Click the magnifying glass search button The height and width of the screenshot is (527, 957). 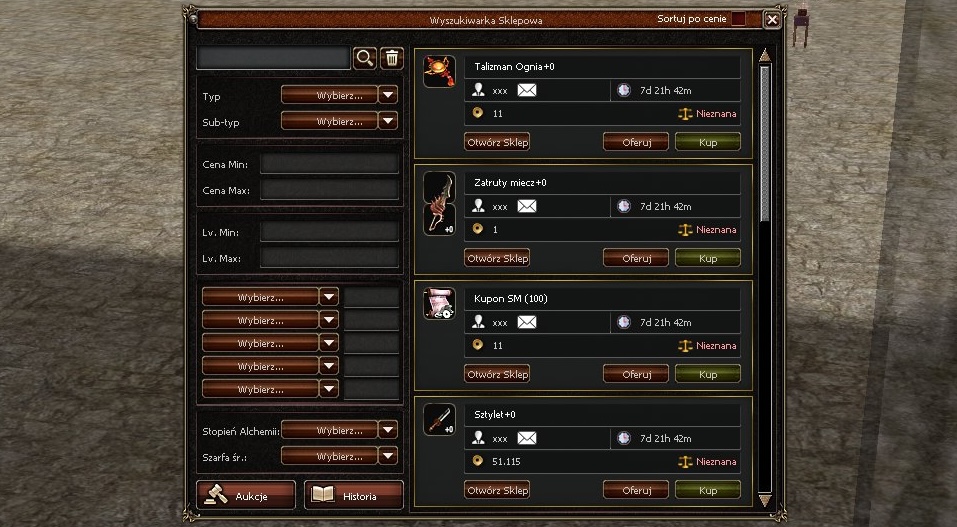365,58
